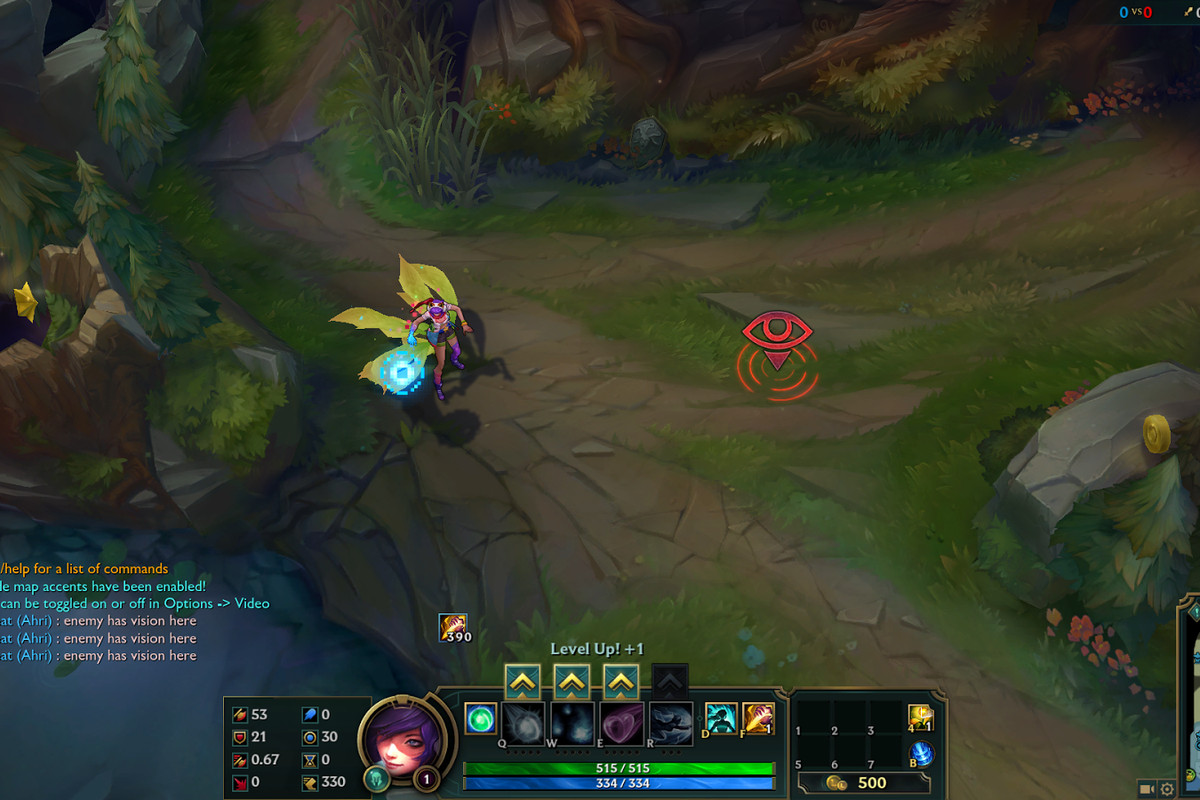1200x800 pixels.
Task: Level up the W ability
Action: pyautogui.click(x=571, y=682)
